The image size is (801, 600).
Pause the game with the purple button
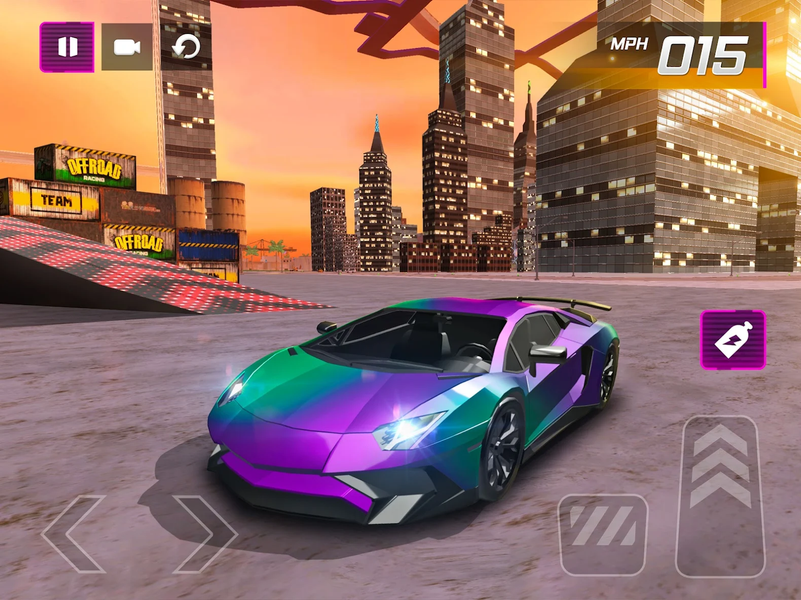67,47
